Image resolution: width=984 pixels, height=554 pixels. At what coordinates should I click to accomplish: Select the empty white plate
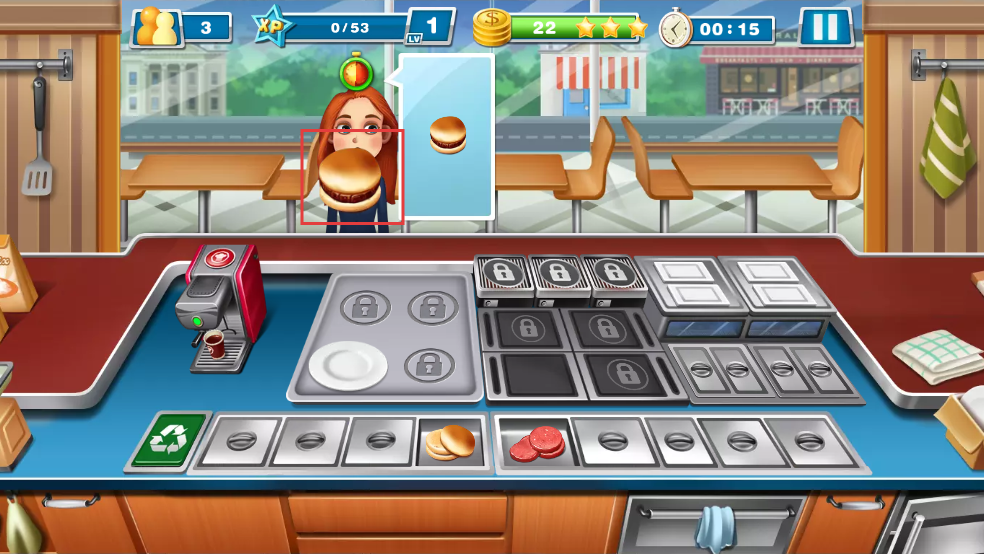coord(347,365)
